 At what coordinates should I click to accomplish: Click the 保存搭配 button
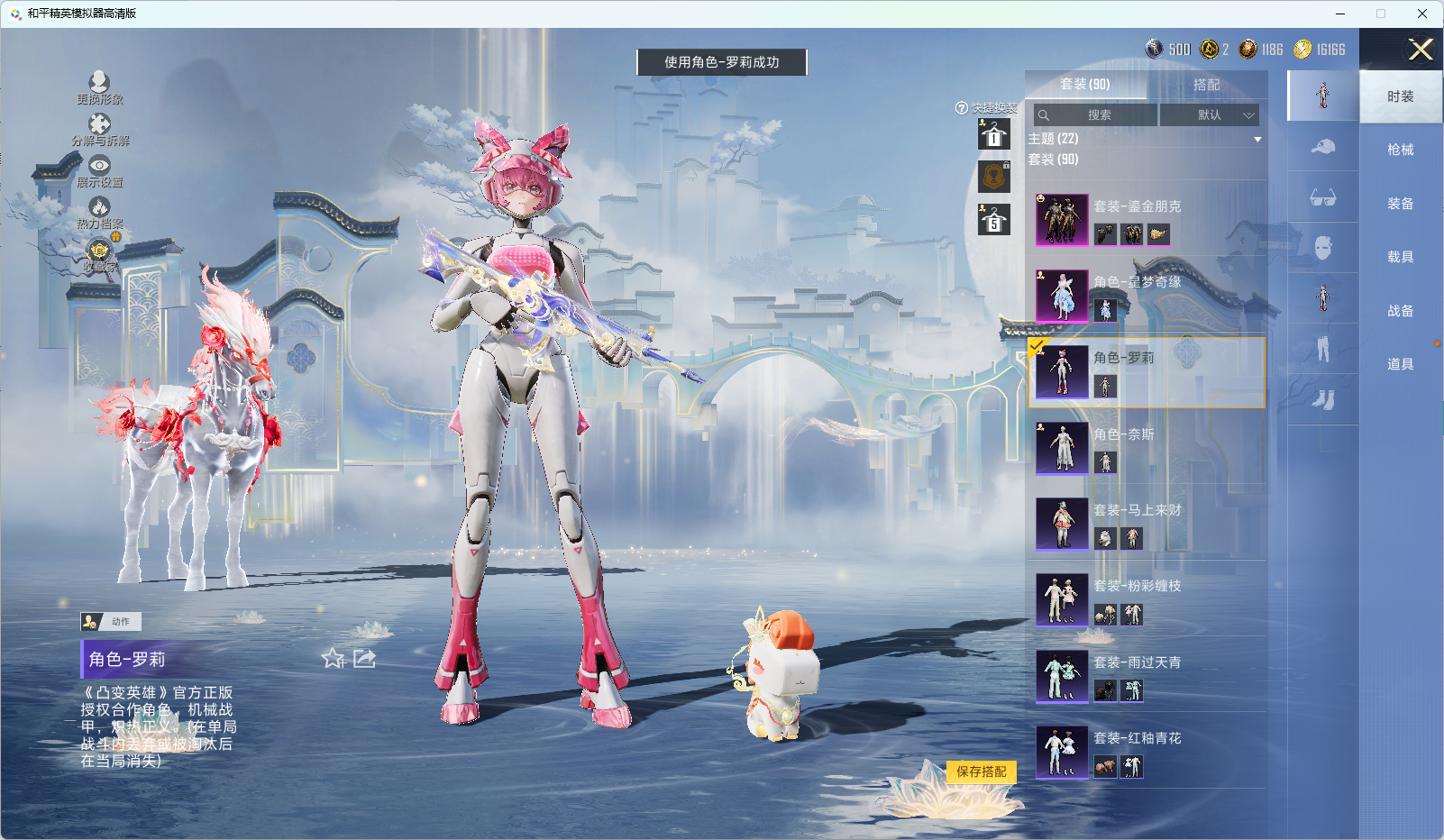[981, 772]
